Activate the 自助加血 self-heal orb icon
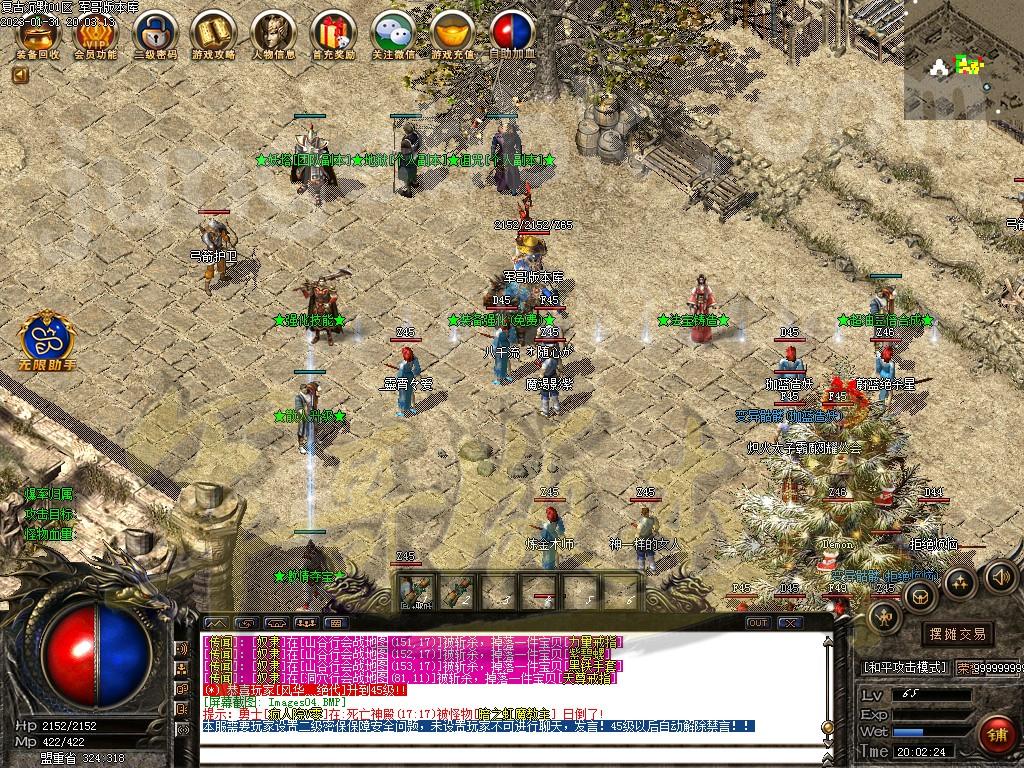Screen dimensions: 1024x768 (x=511, y=32)
